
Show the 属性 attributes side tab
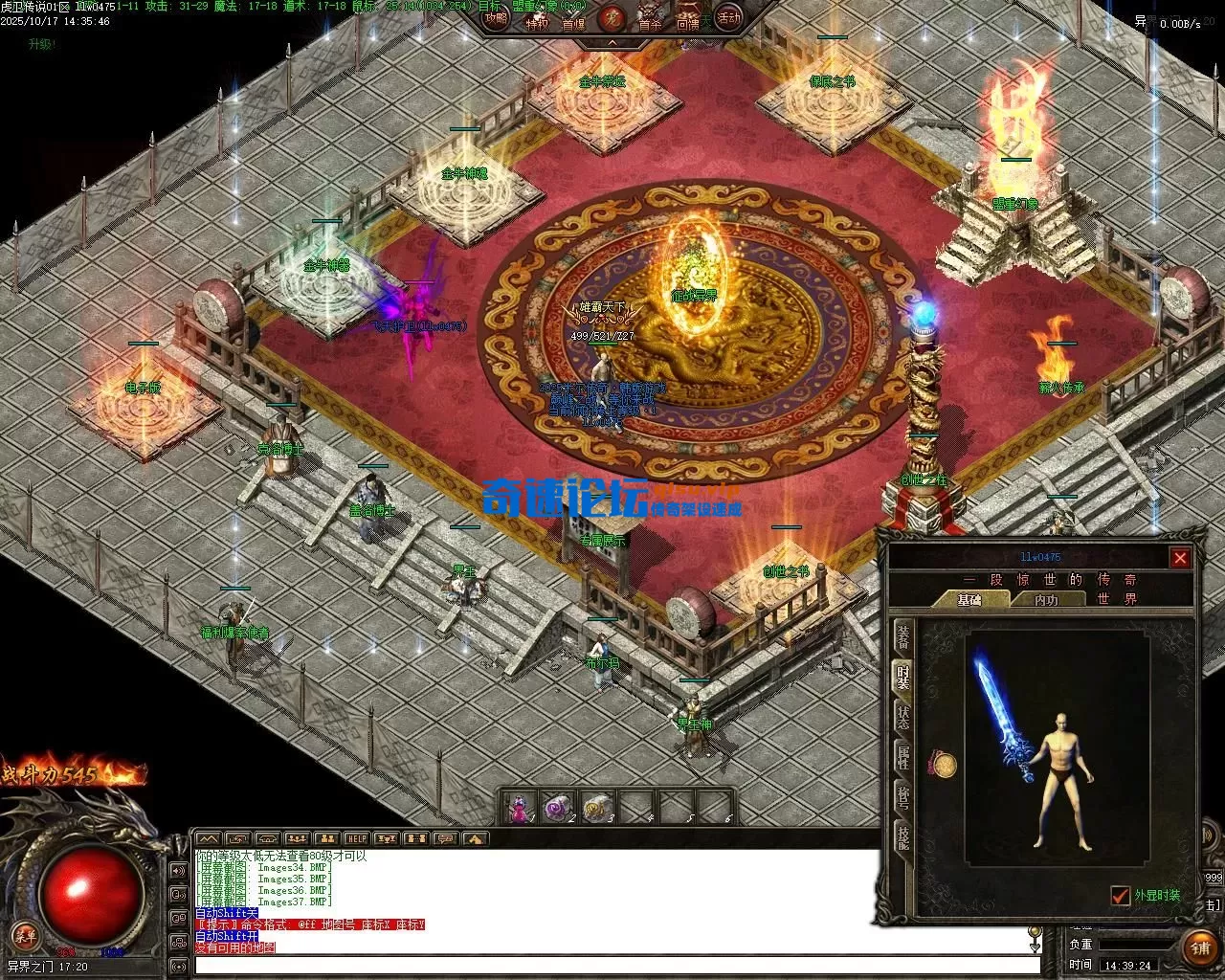902,757
